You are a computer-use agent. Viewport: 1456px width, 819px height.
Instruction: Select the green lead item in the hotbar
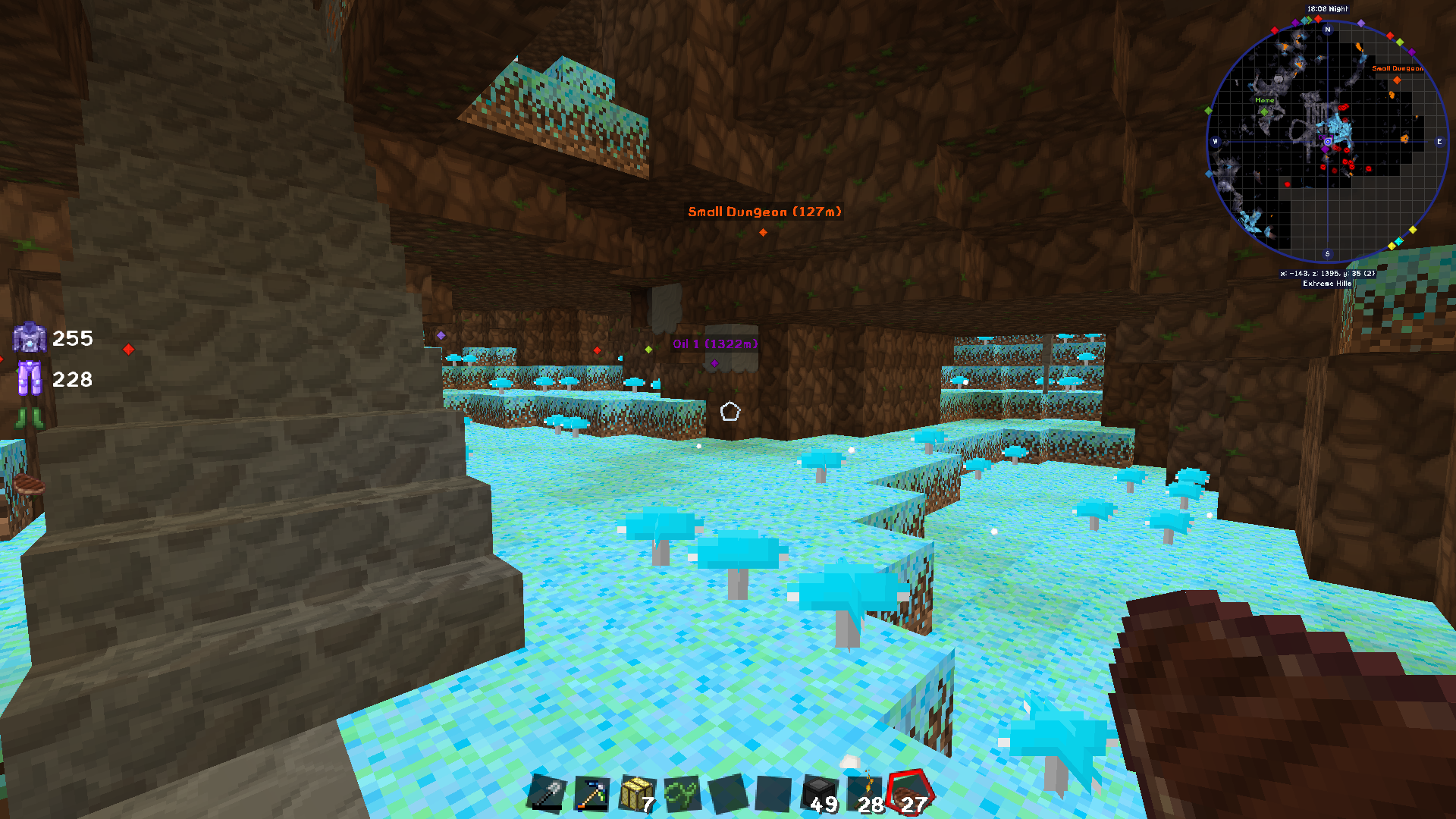(686, 794)
